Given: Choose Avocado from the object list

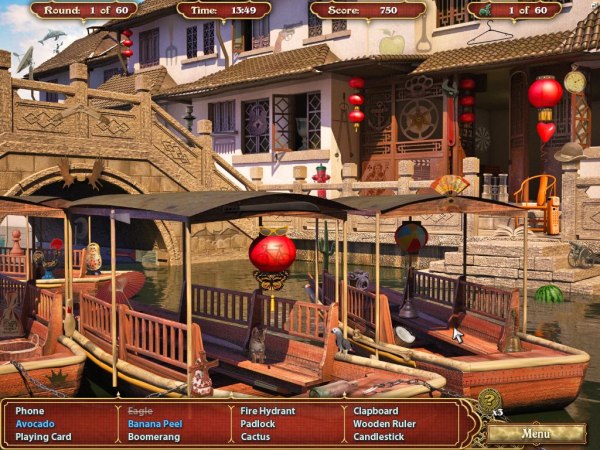Looking at the screenshot, I should pos(36,423).
